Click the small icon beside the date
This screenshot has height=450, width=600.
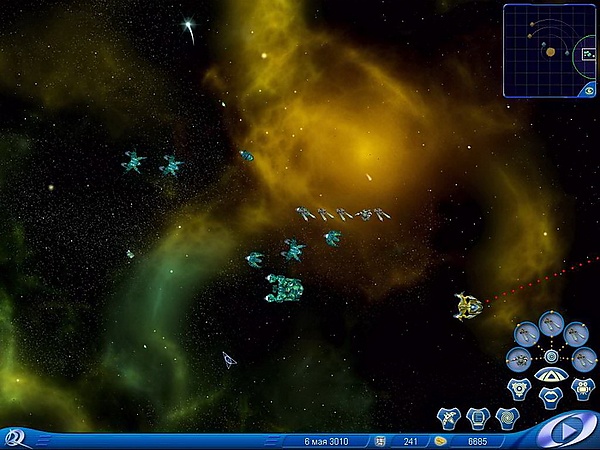pos(380,440)
